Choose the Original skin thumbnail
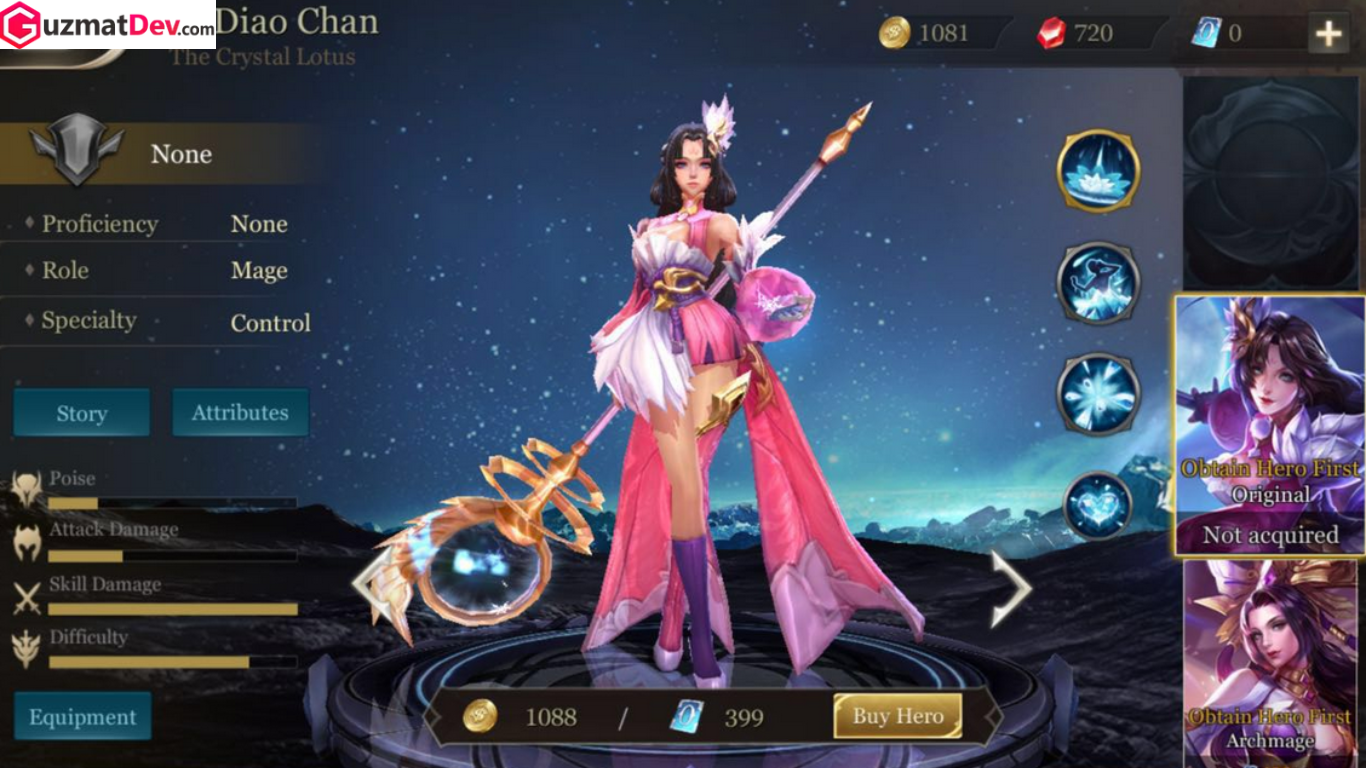The width and height of the screenshot is (1366, 768). click(1269, 425)
